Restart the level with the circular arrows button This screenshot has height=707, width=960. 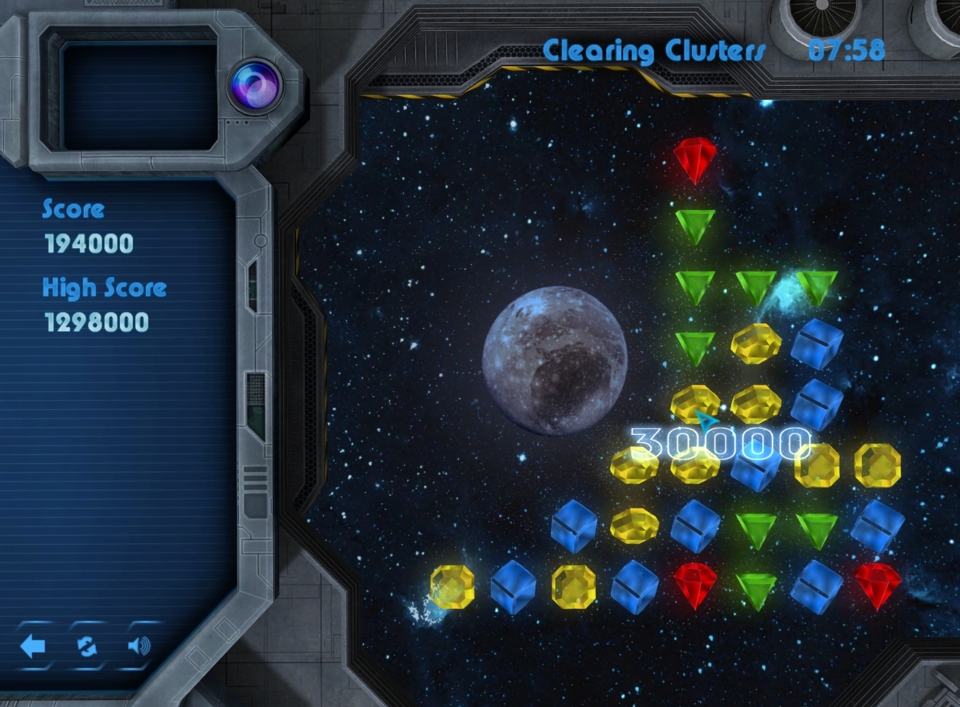[x=87, y=646]
